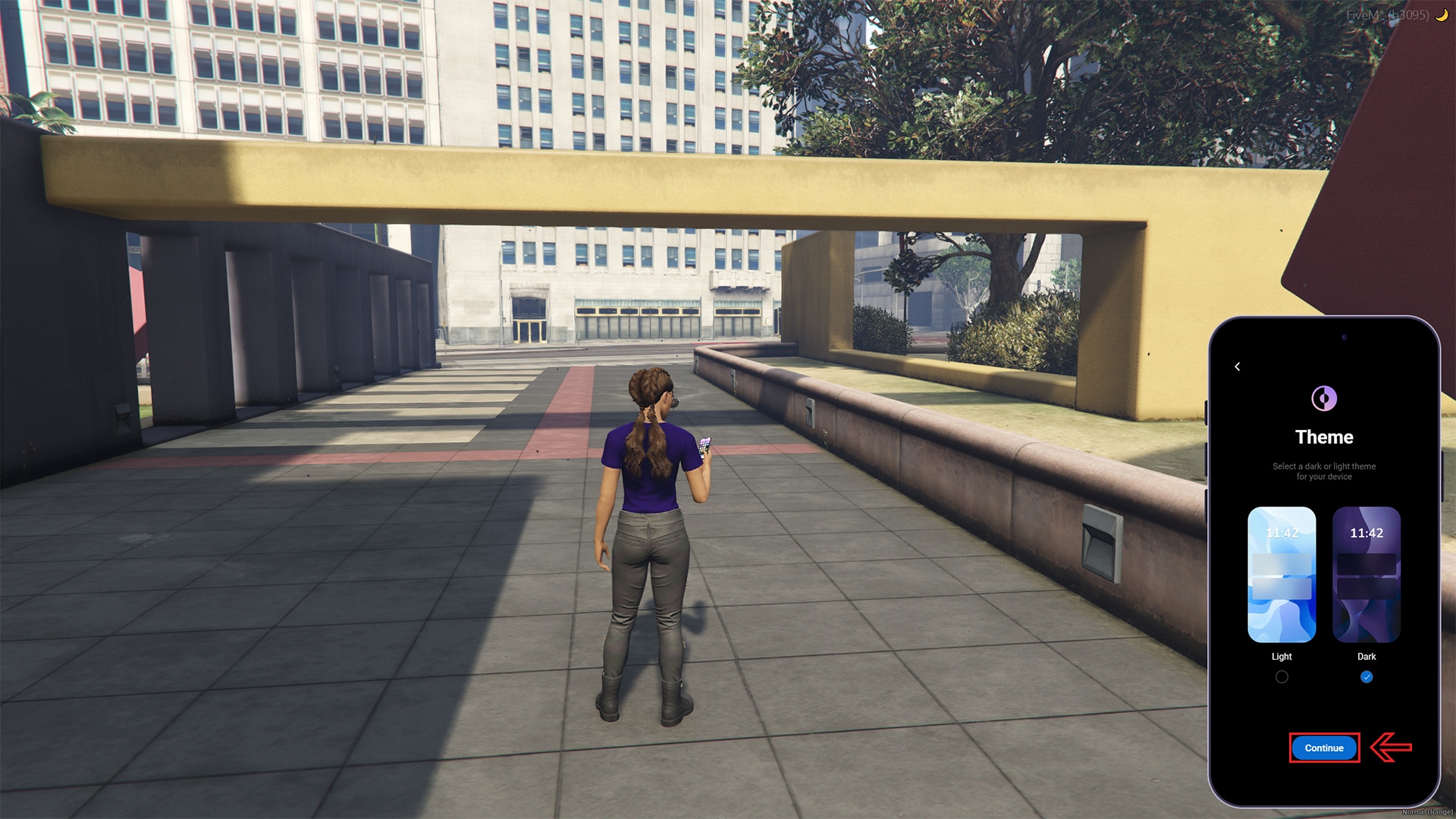Image resolution: width=1456 pixels, height=819 pixels.
Task: Choose the Light theme preview
Action: [x=1282, y=574]
